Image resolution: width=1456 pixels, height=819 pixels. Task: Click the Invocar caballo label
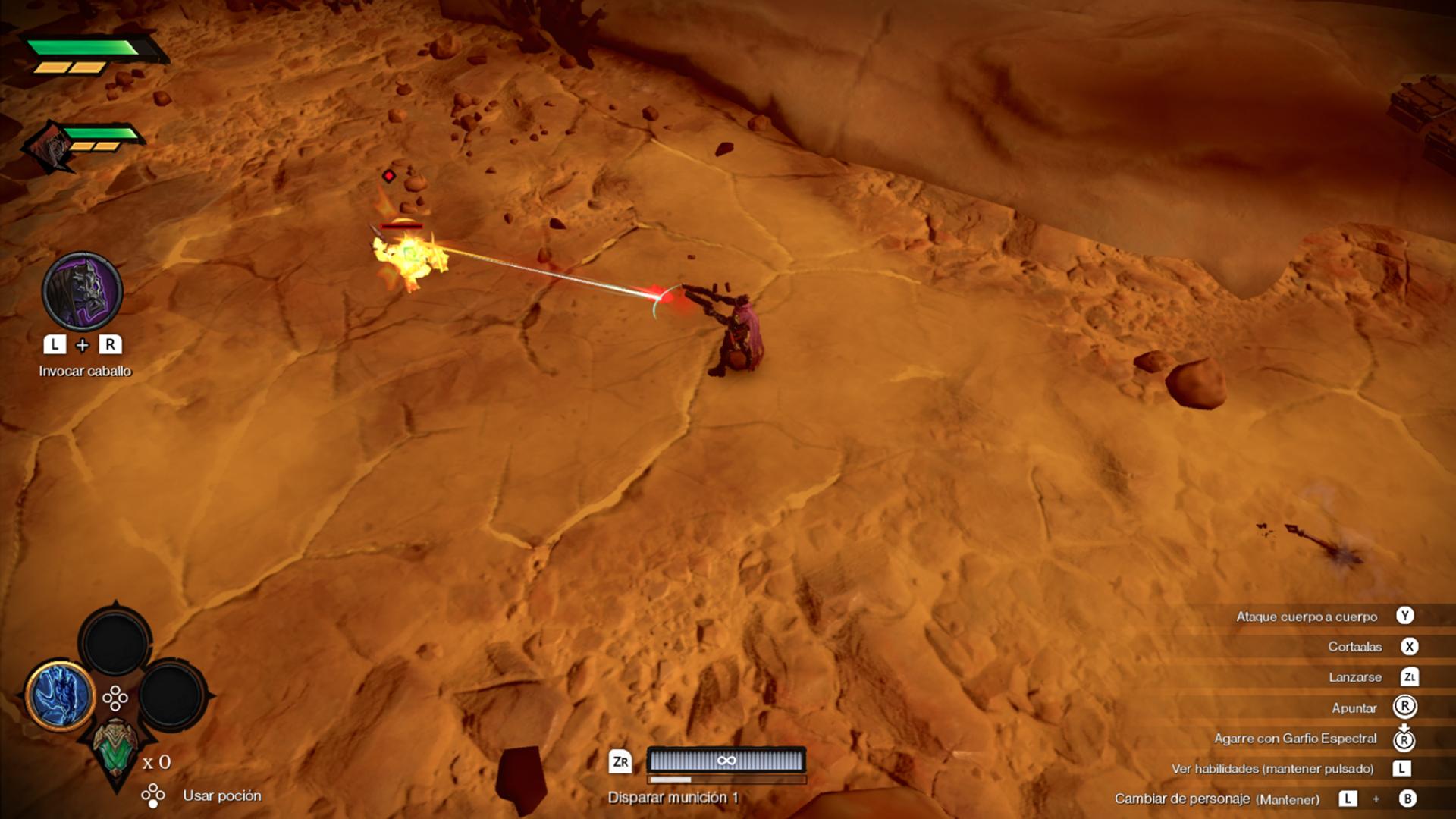pyautogui.click(x=85, y=371)
